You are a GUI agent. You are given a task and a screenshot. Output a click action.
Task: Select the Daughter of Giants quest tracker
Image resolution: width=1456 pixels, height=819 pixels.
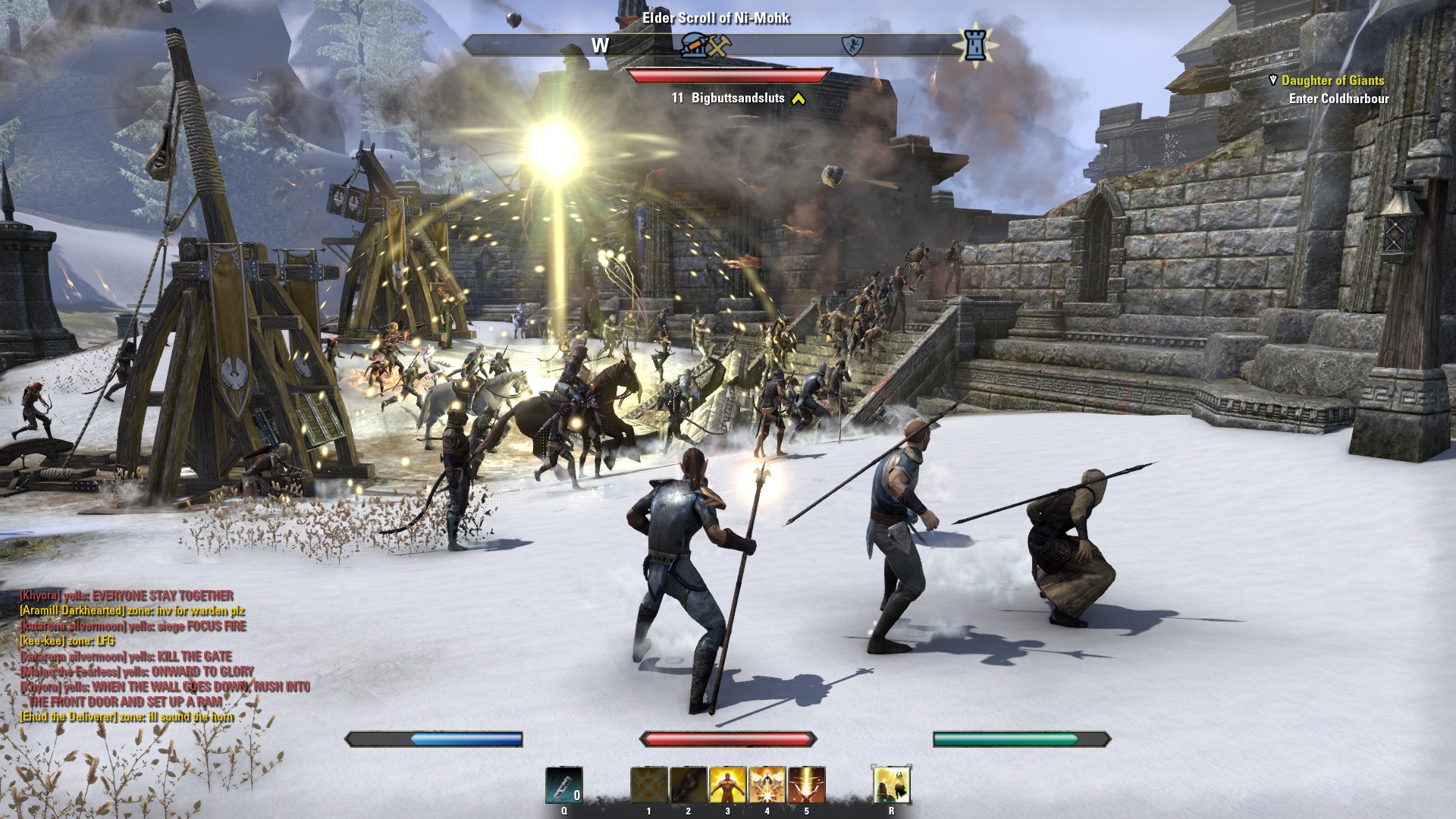(1332, 80)
